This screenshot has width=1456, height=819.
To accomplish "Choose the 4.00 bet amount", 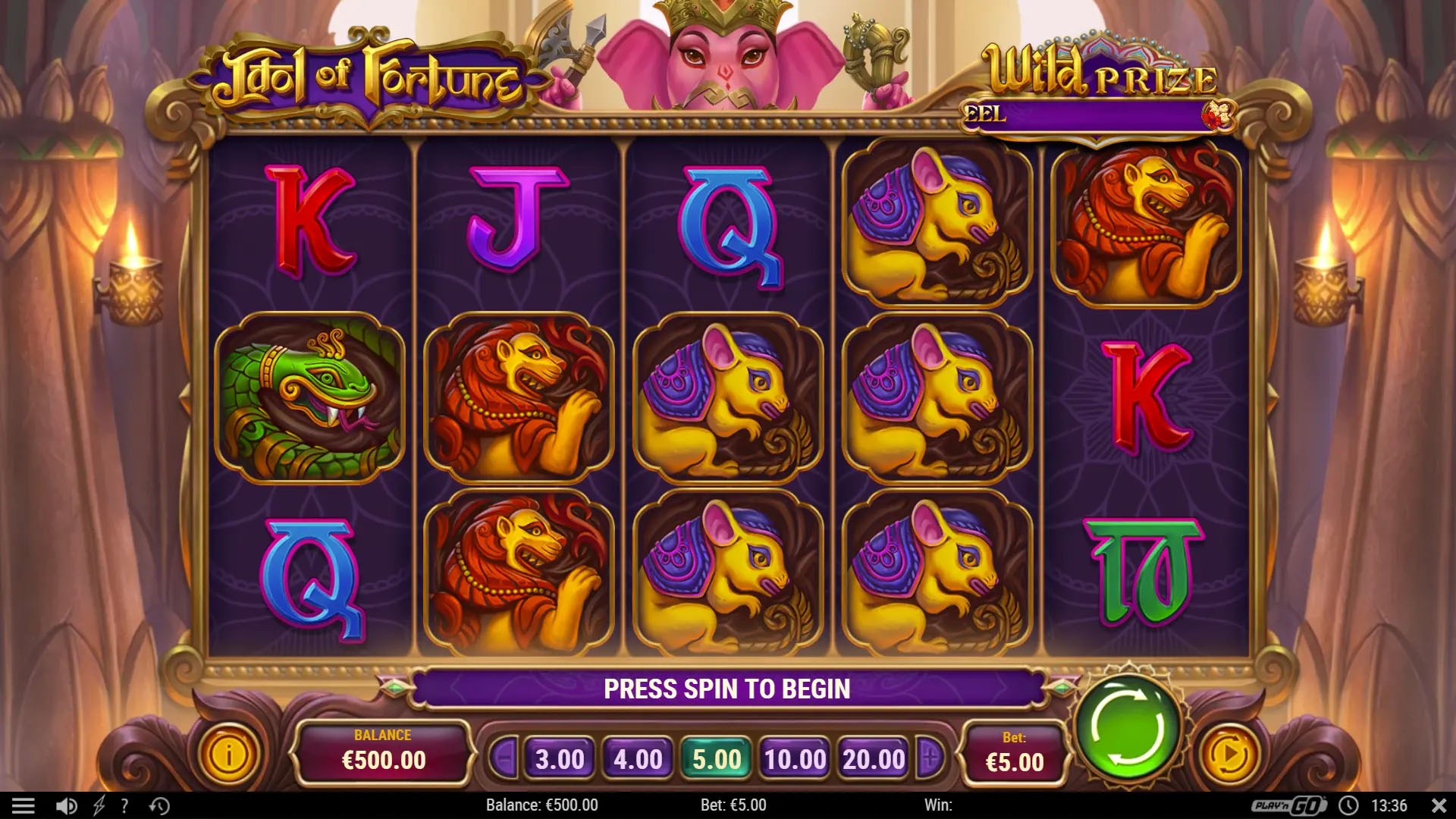I will click(x=638, y=759).
